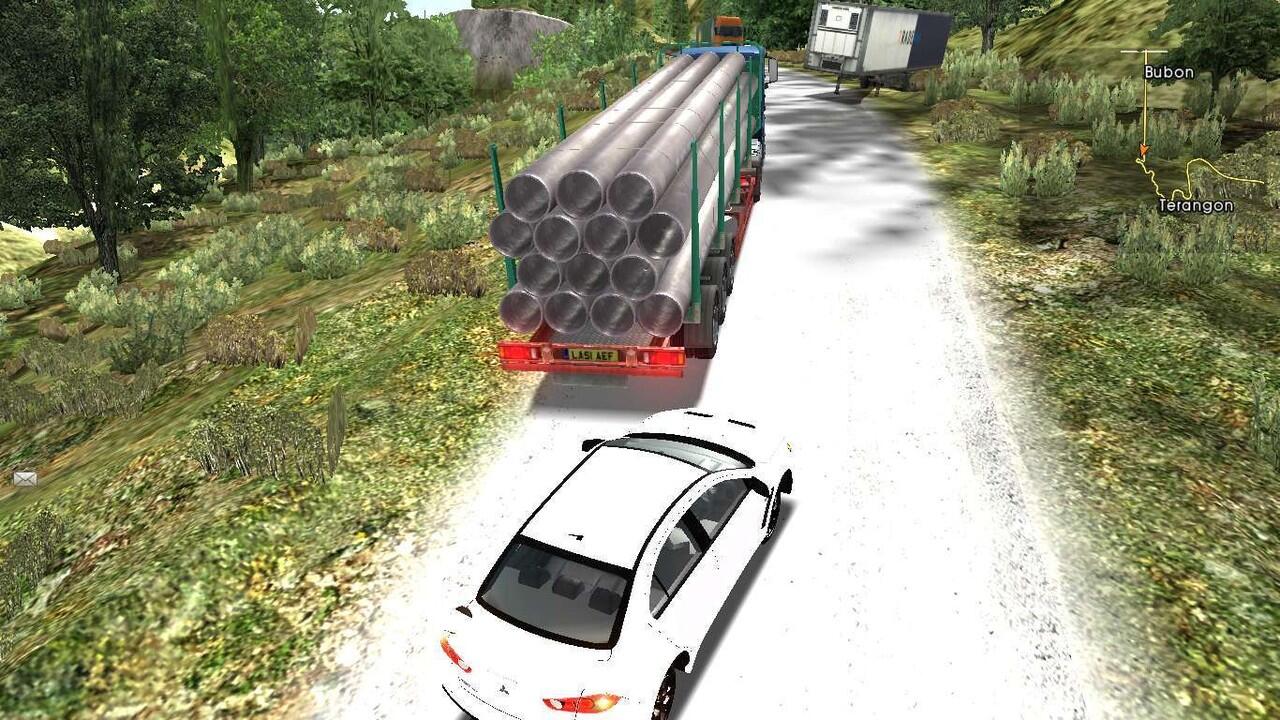Screen dimensions: 1280x720
Task: Click the Terangon town label on the route map
Action: [1195, 205]
